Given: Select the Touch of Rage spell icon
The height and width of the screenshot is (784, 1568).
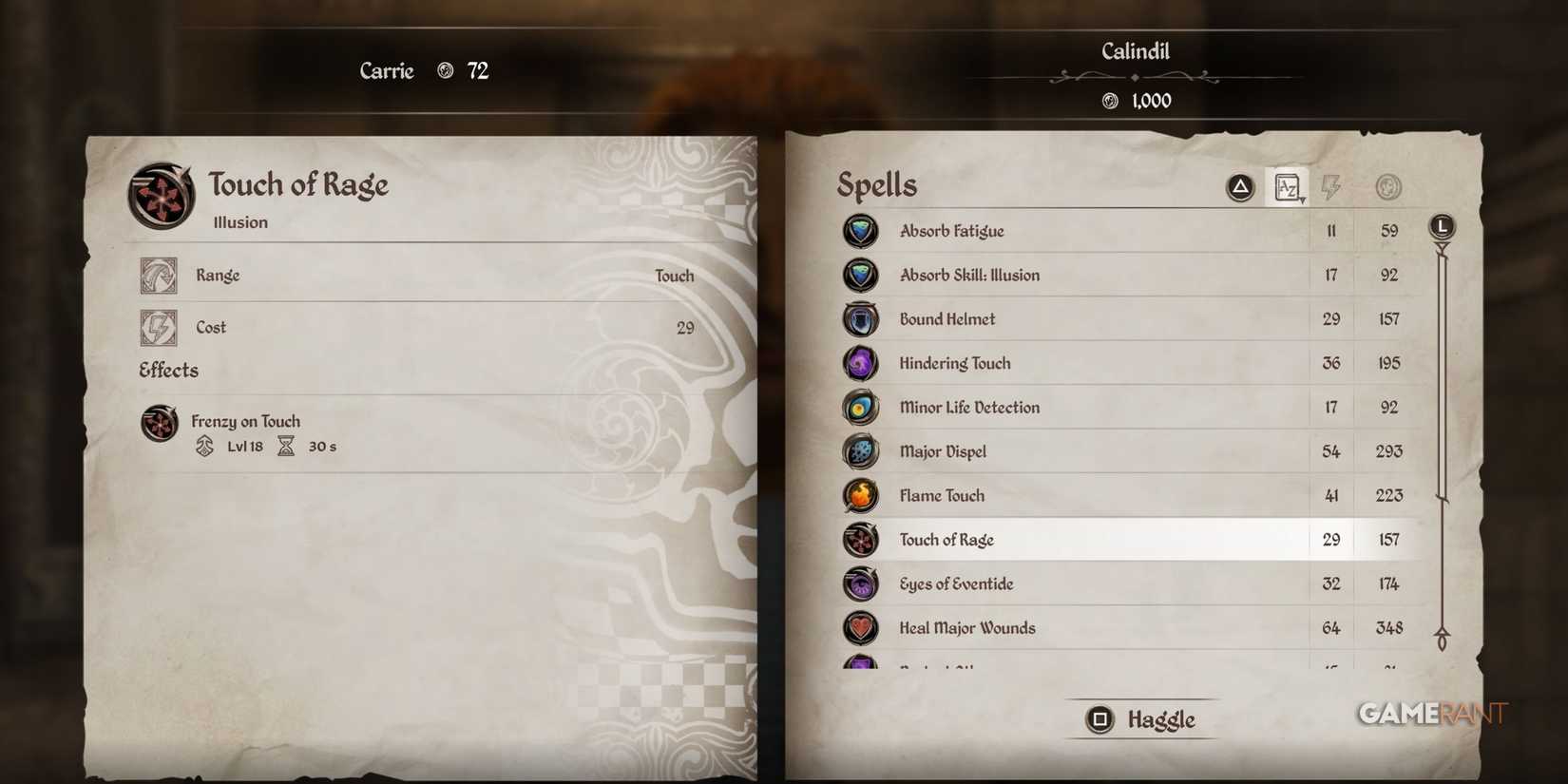Looking at the screenshot, I should [x=860, y=539].
